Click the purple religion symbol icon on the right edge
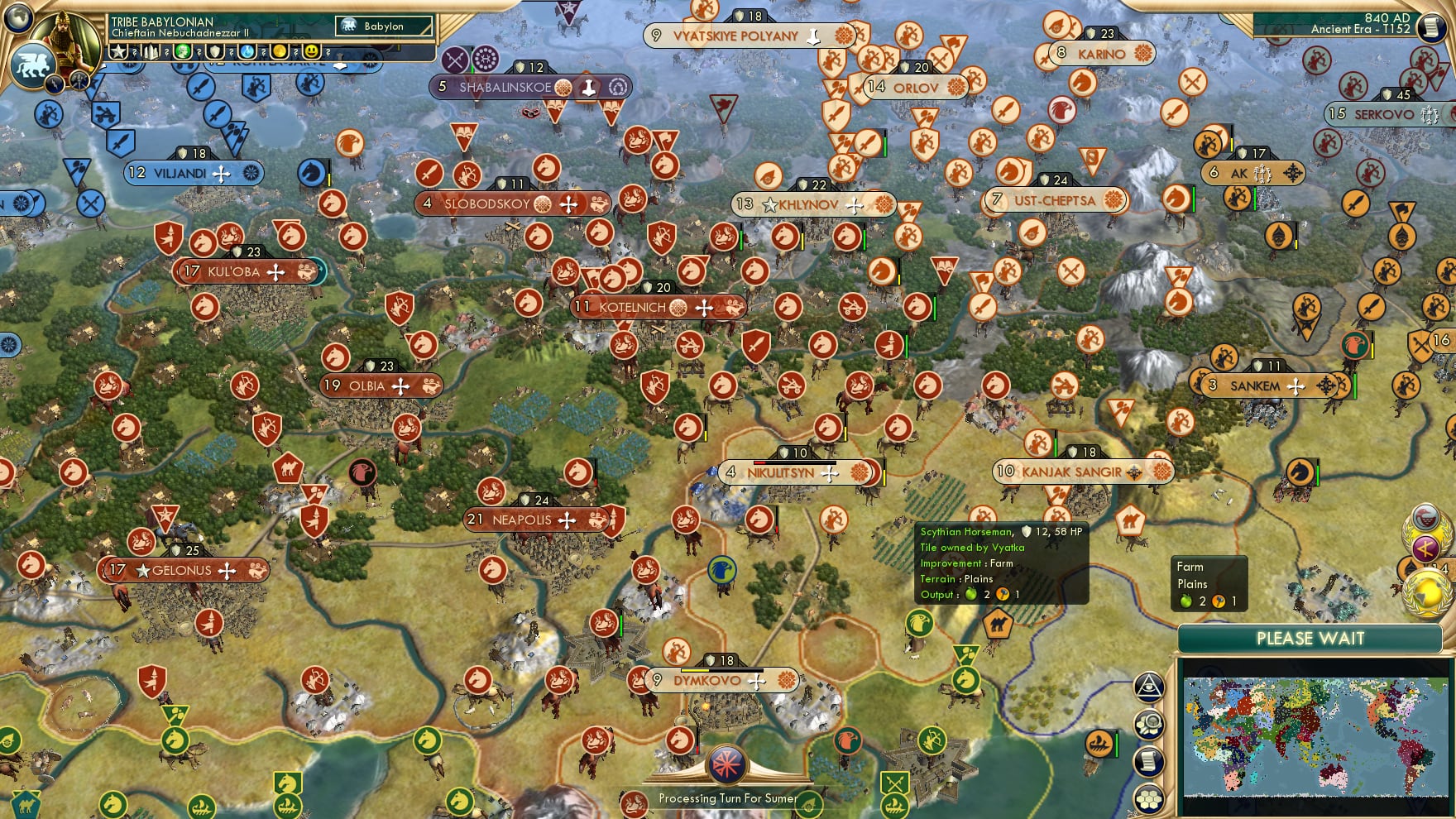The image size is (1456, 819). [1425, 546]
